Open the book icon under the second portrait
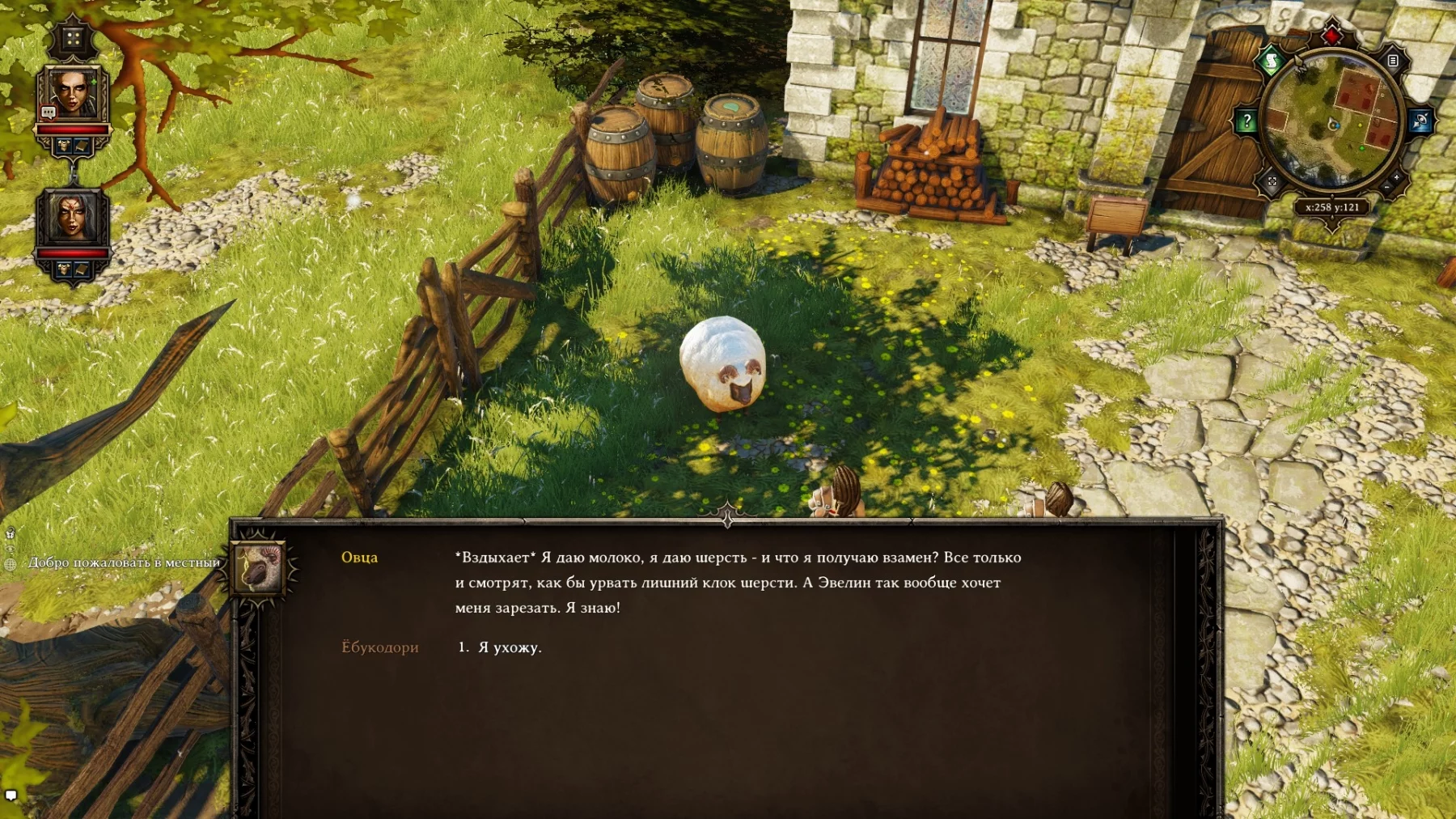 [x=82, y=269]
